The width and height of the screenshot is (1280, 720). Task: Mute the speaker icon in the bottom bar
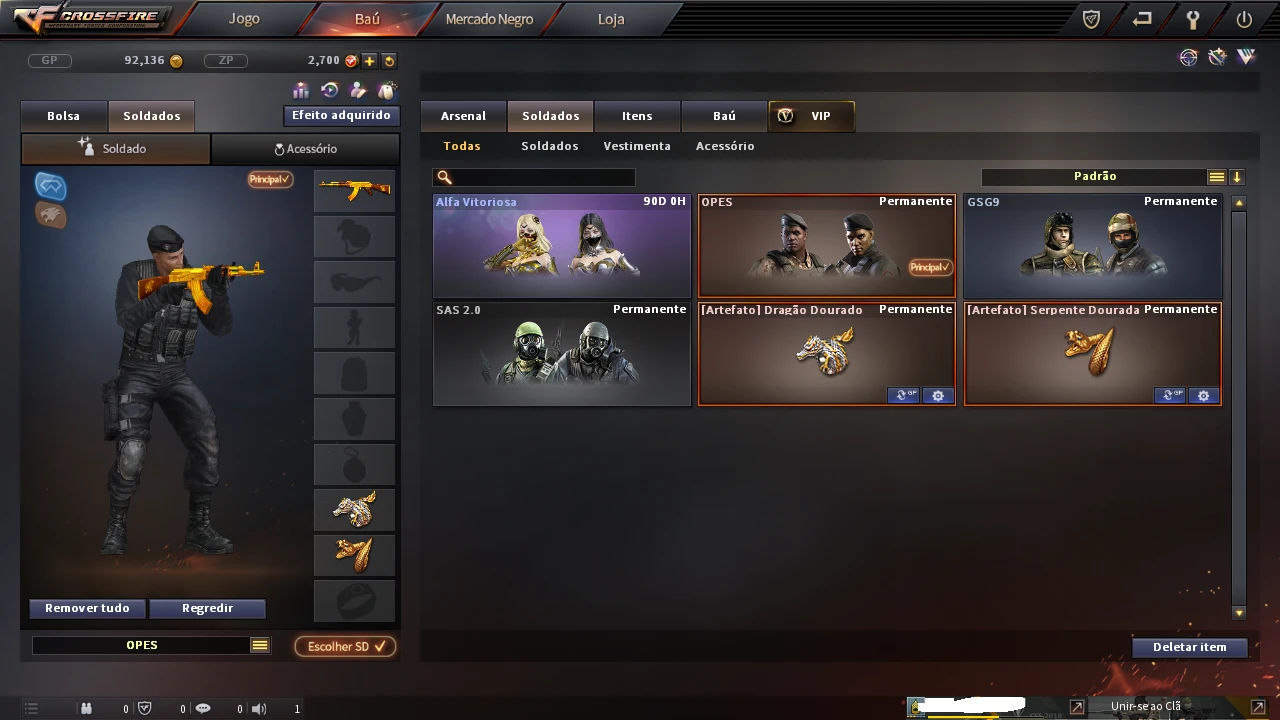click(x=258, y=708)
